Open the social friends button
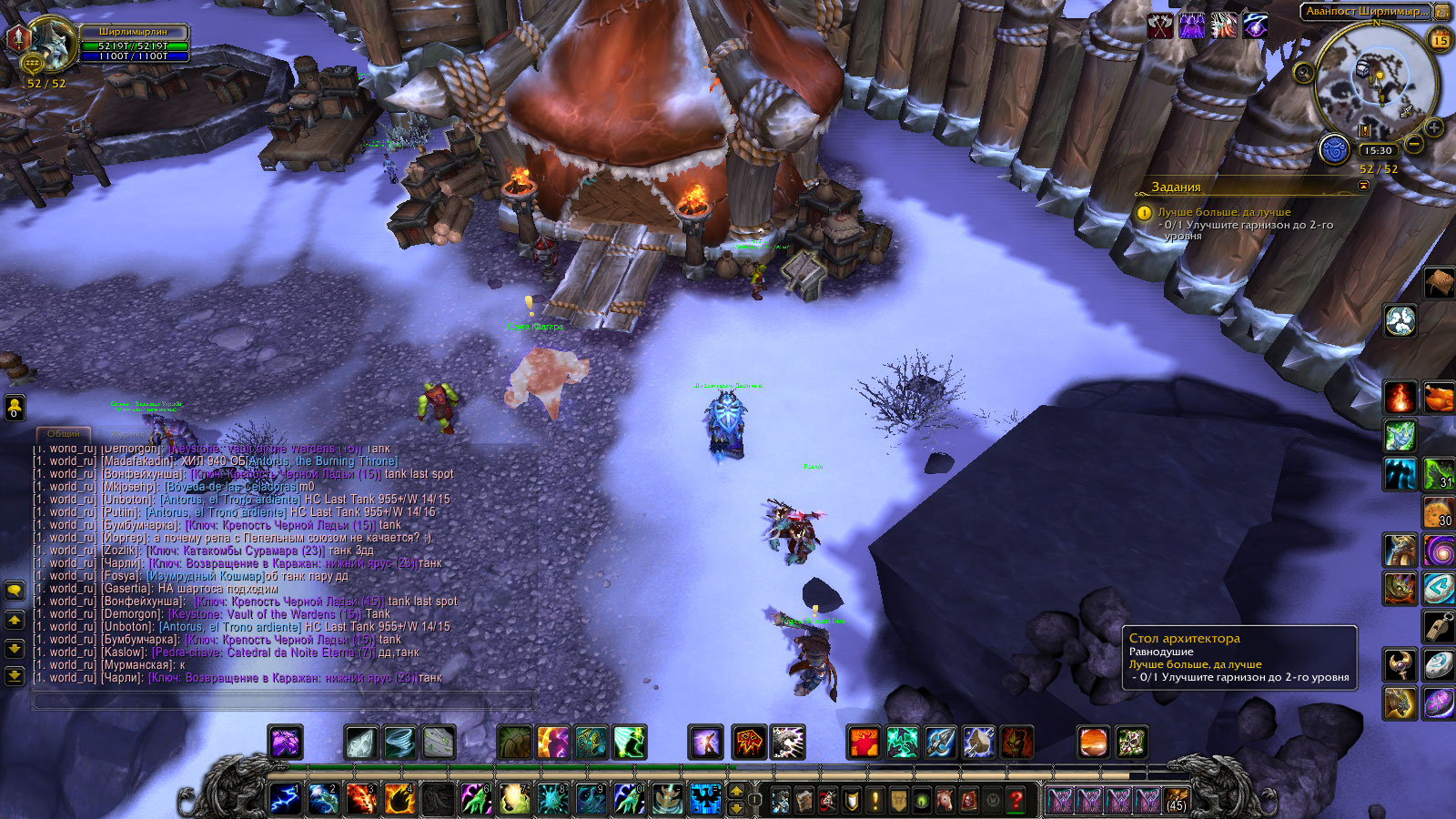This screenshot has height=819, width=1456. pos(15,407)
